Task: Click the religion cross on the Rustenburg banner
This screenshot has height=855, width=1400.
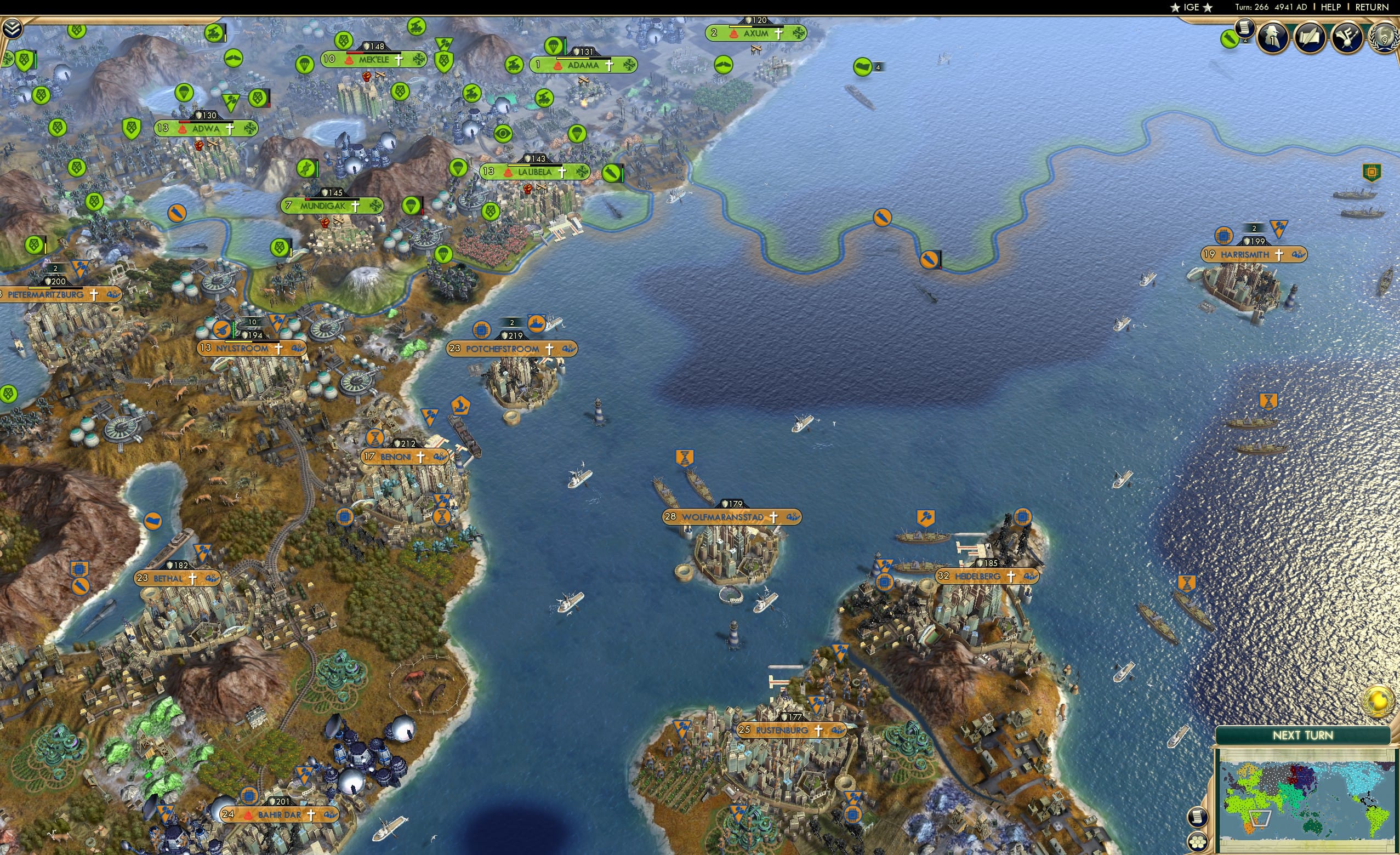Action: 819,731
